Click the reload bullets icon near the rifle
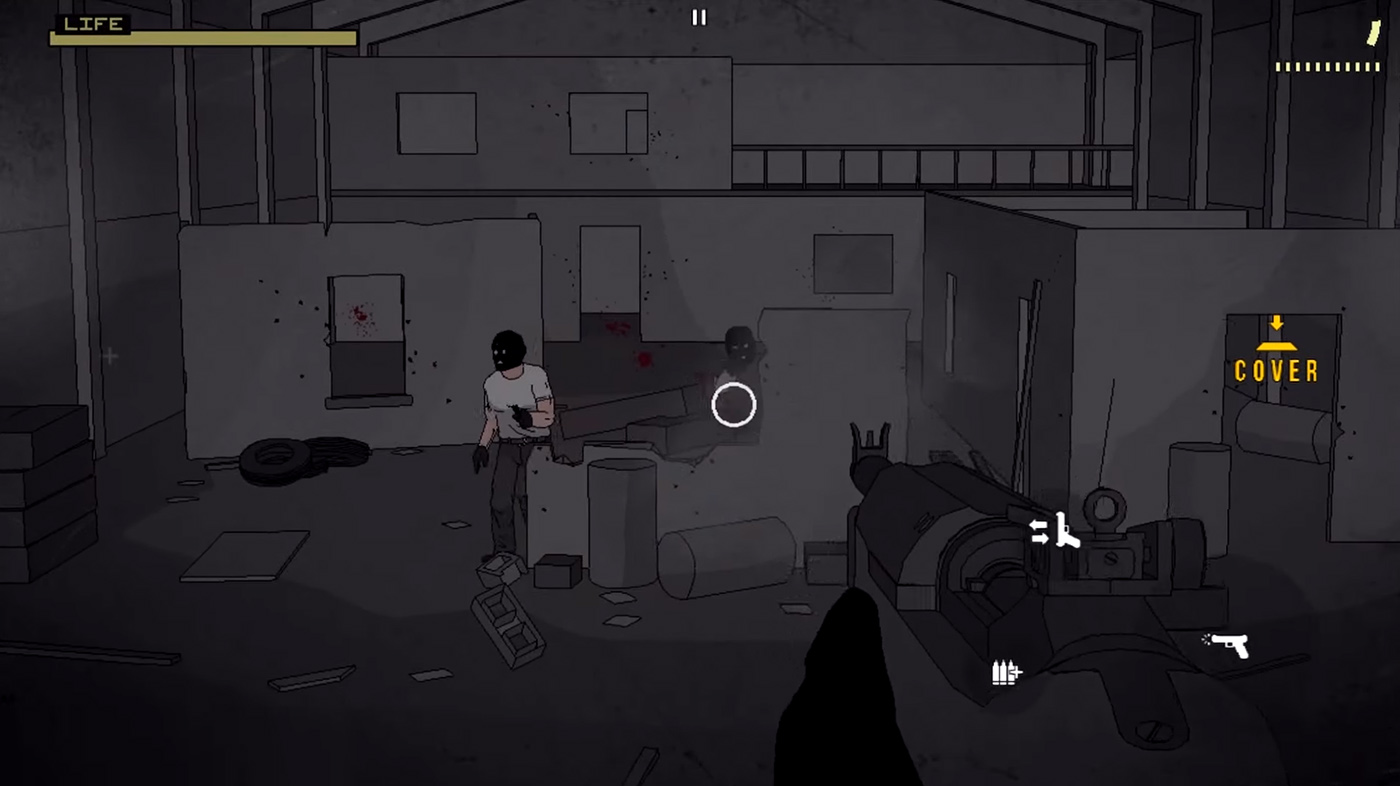 click(1005, 672)
